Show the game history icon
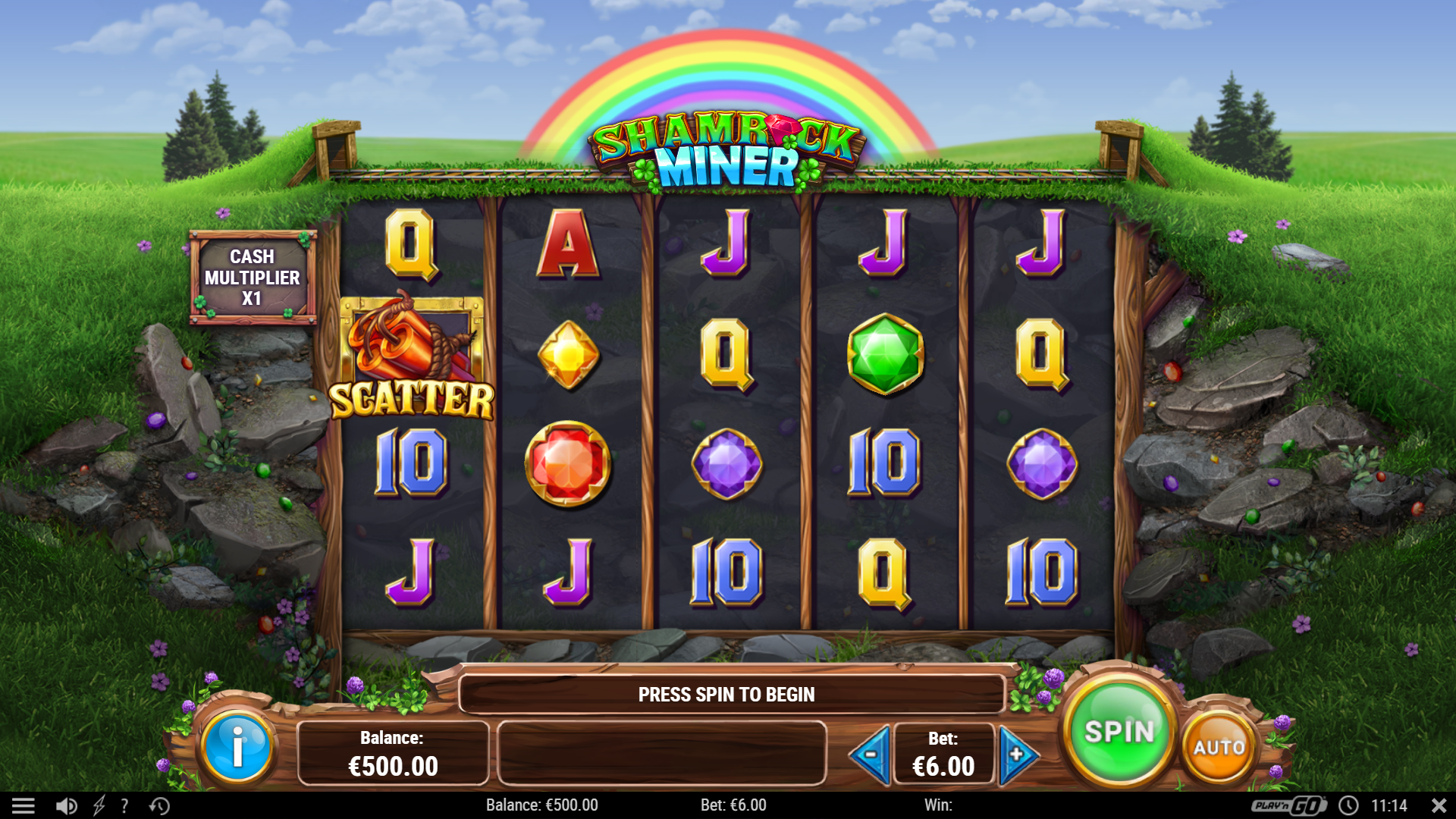The image size is (1456, 819). tap(159, 805)
